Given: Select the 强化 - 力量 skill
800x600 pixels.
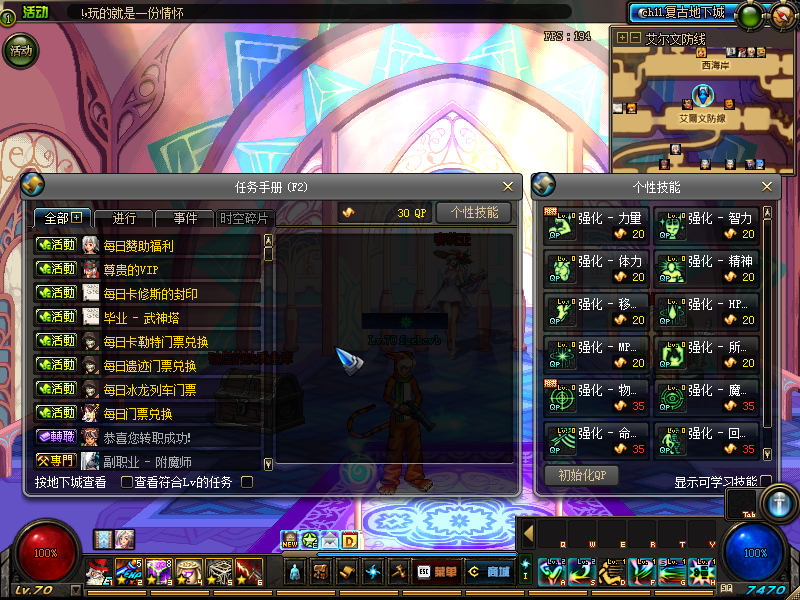Looking at the screenshot, I should (595, 225).
